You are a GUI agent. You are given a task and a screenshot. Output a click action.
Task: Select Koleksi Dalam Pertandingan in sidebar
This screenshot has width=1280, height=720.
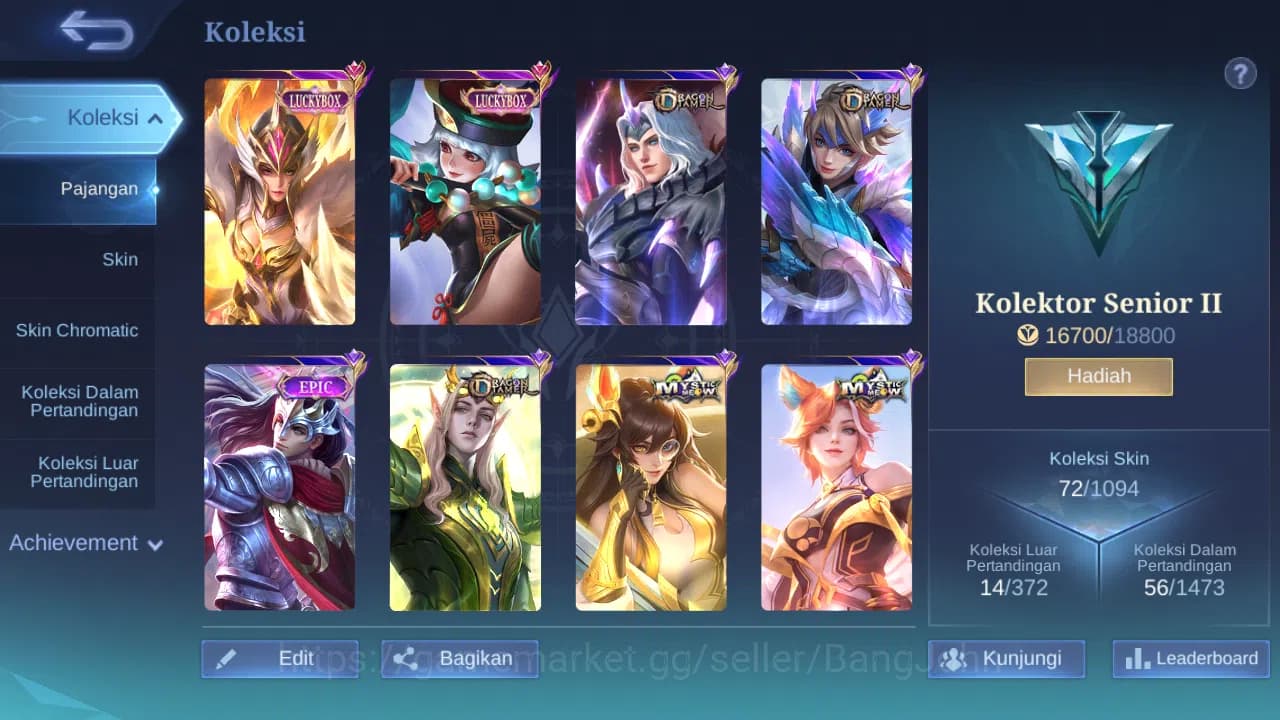point(80,401)
